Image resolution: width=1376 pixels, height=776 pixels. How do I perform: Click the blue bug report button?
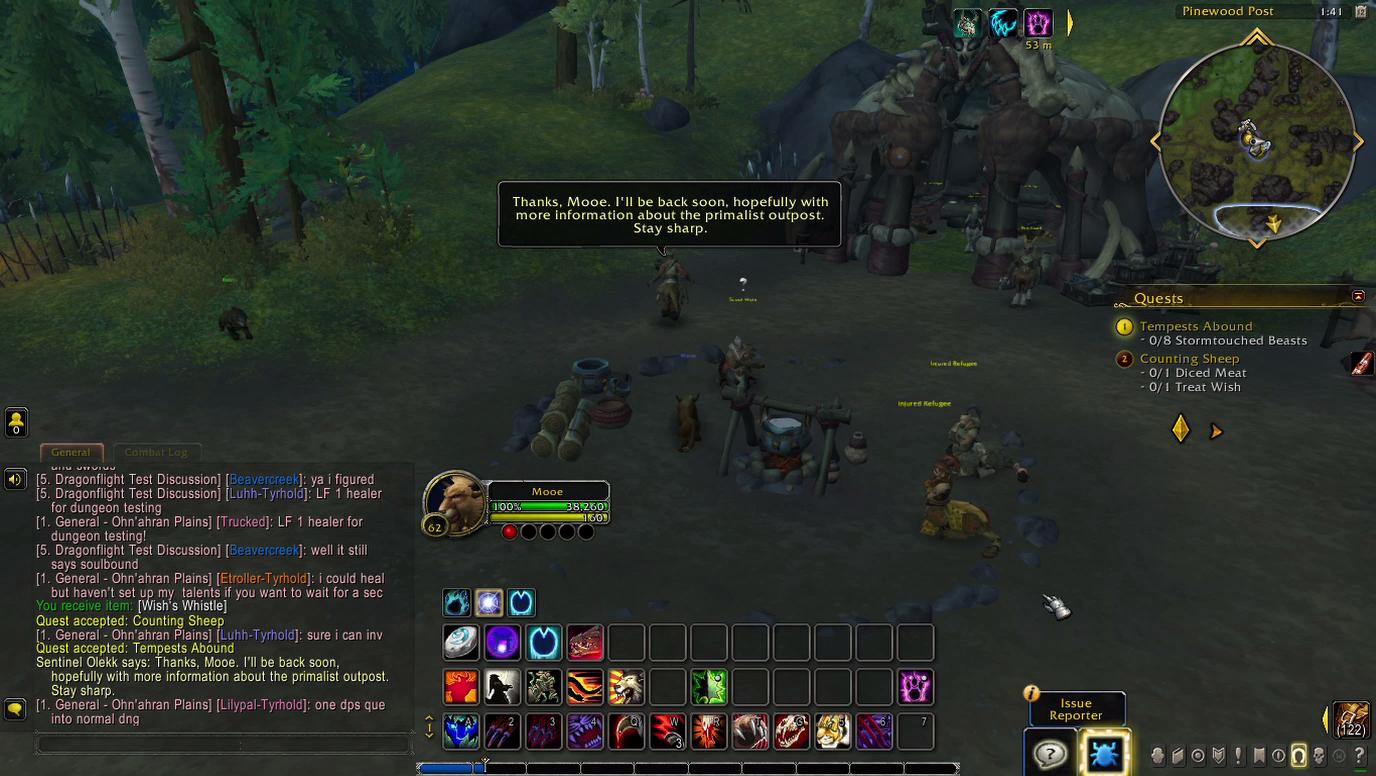pos(1104,754)
